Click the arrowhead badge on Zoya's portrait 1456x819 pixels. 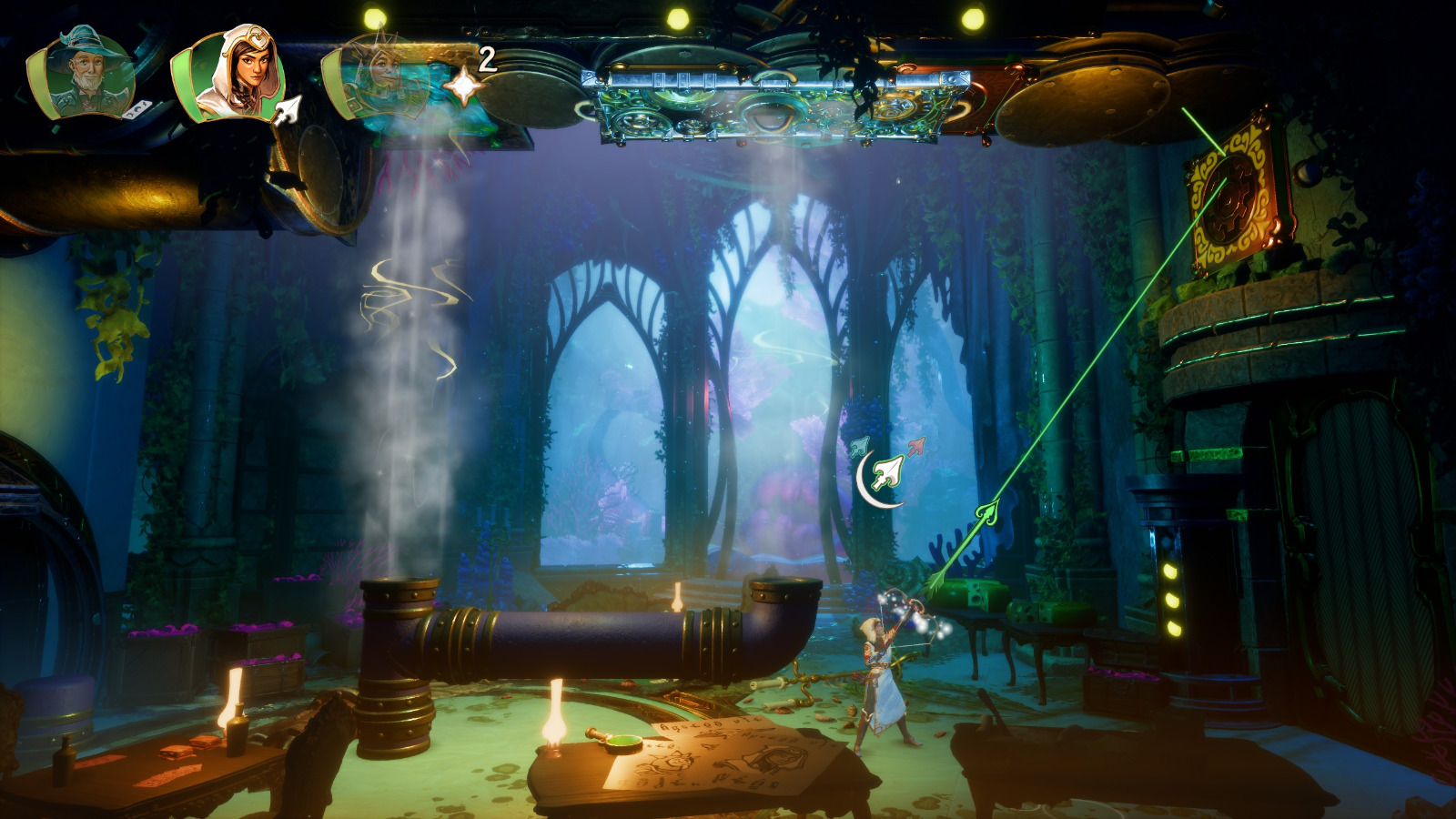tap(287, 108)
